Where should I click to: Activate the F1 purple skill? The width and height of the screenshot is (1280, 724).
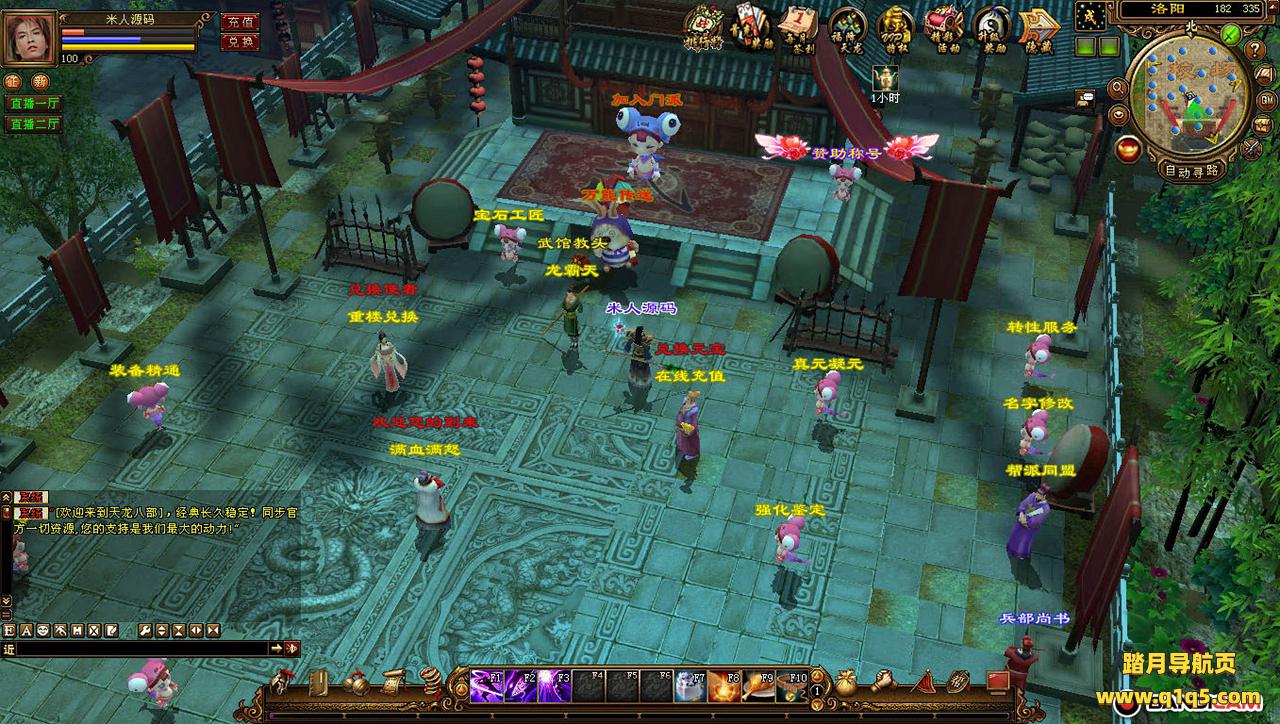coord(486,685)
